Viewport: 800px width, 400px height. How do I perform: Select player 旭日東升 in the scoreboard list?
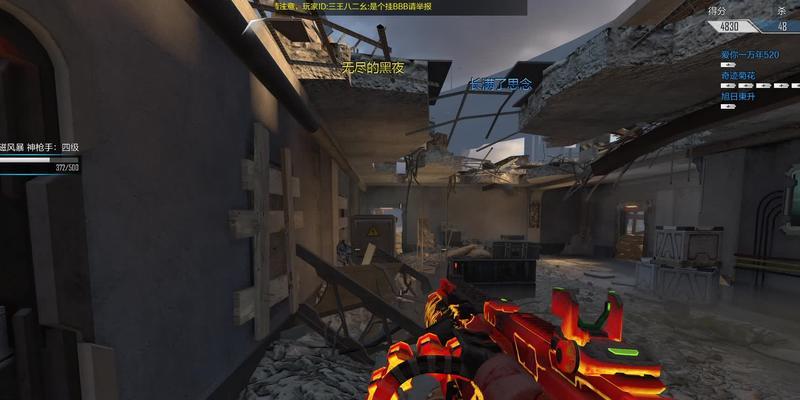740,96
